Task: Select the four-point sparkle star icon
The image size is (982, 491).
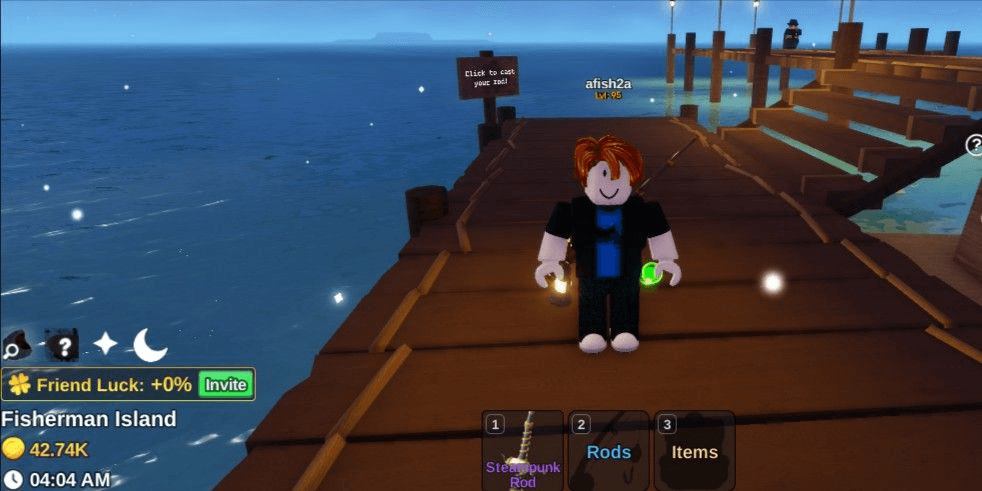Action: tap(106, 344)
